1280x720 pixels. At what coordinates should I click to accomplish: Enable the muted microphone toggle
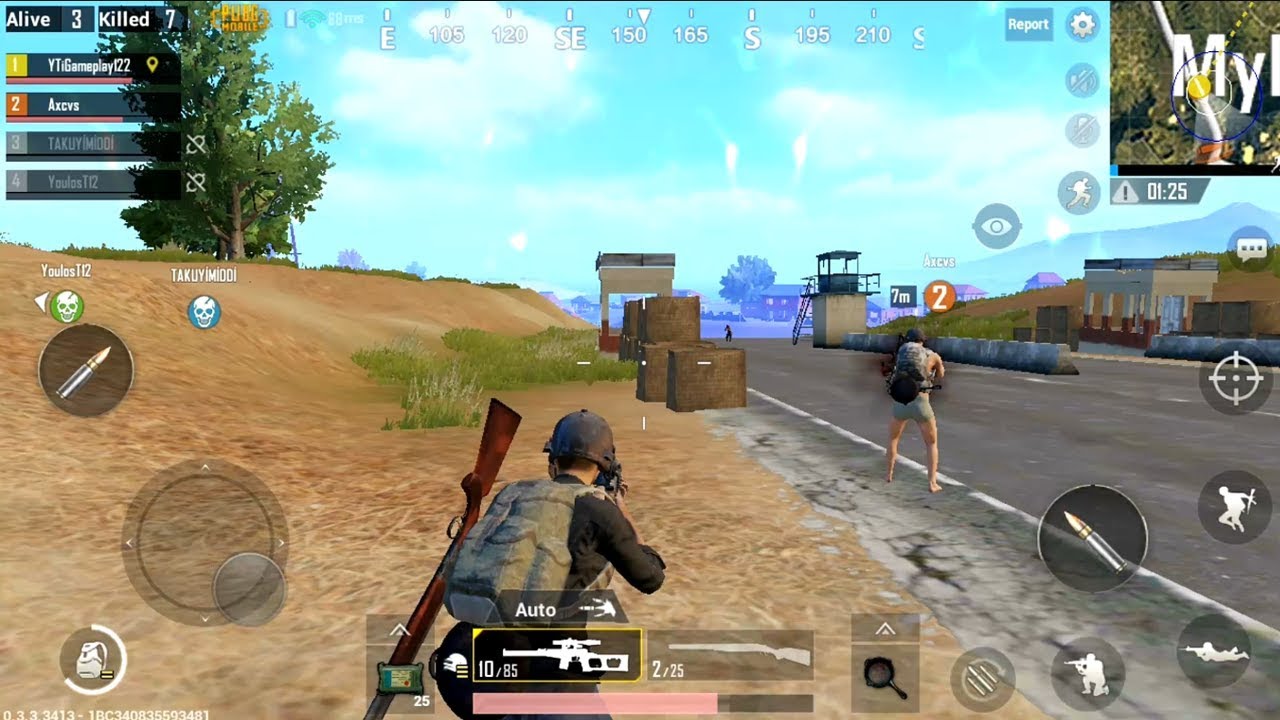1082,128
